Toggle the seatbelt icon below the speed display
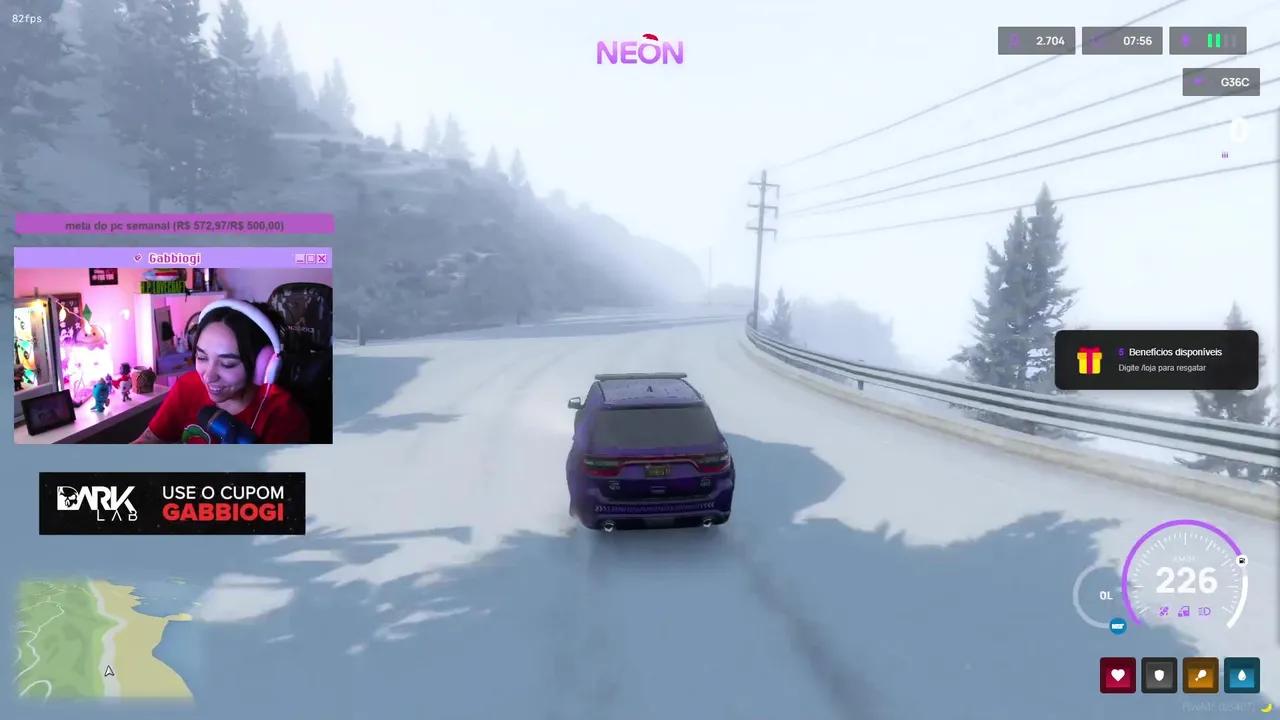Viewport: 1280px width, 720px height. tap(1163, 611)
